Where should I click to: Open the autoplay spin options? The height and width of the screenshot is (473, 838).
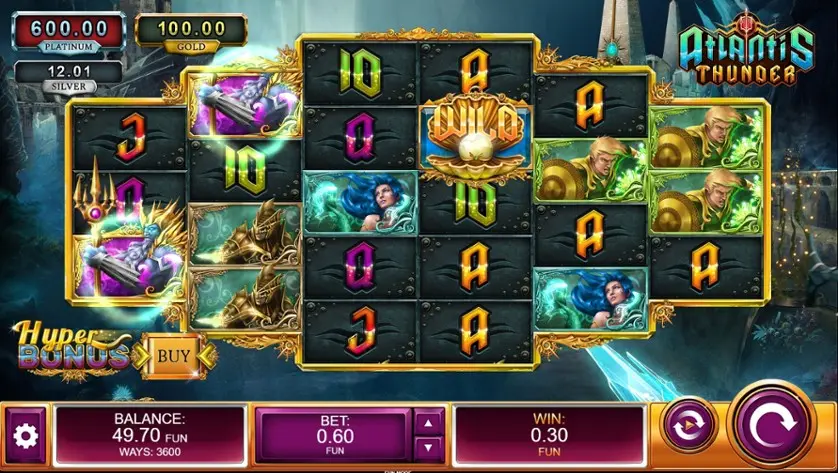click(x=689, y=426)
